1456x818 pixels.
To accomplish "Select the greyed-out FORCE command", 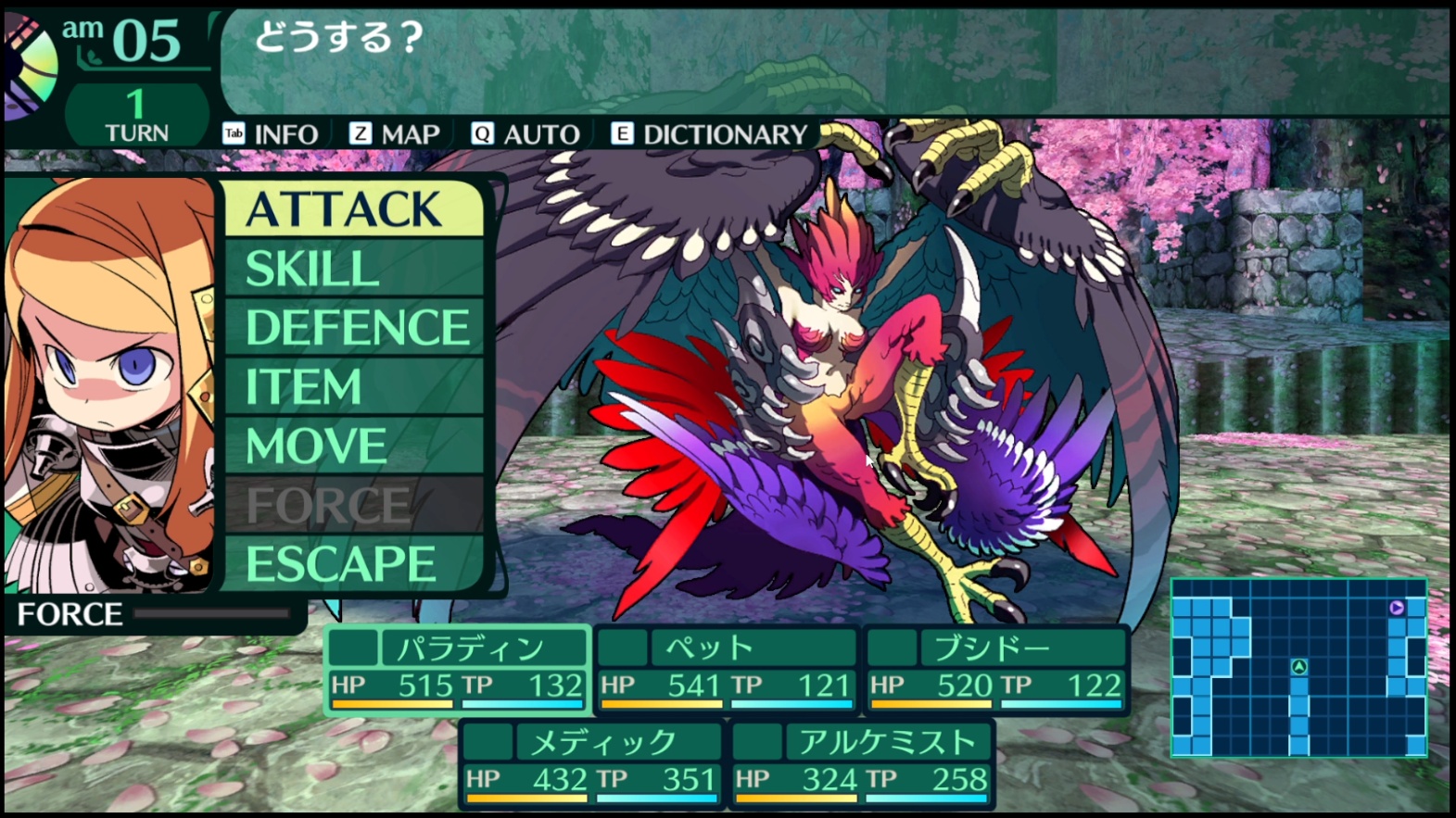I will click(353, 506).
